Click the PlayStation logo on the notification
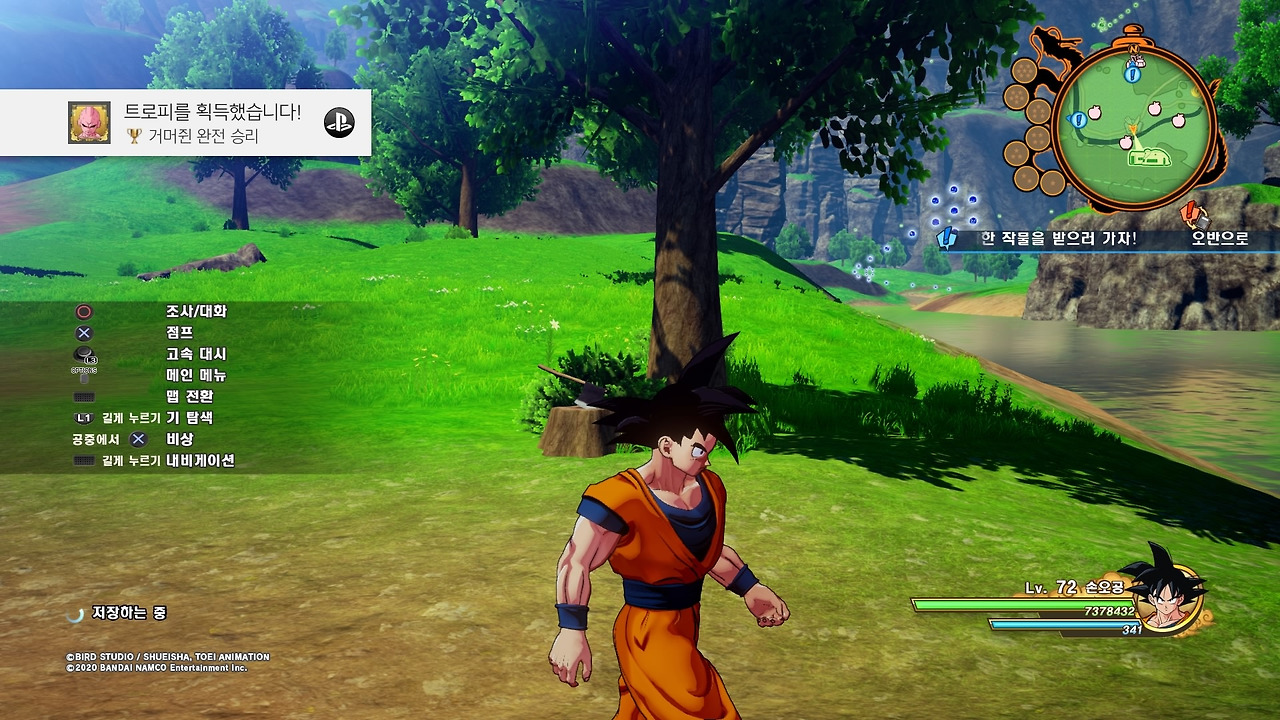The width and height of the screenshot is (1280, 720). click(339, 122)
